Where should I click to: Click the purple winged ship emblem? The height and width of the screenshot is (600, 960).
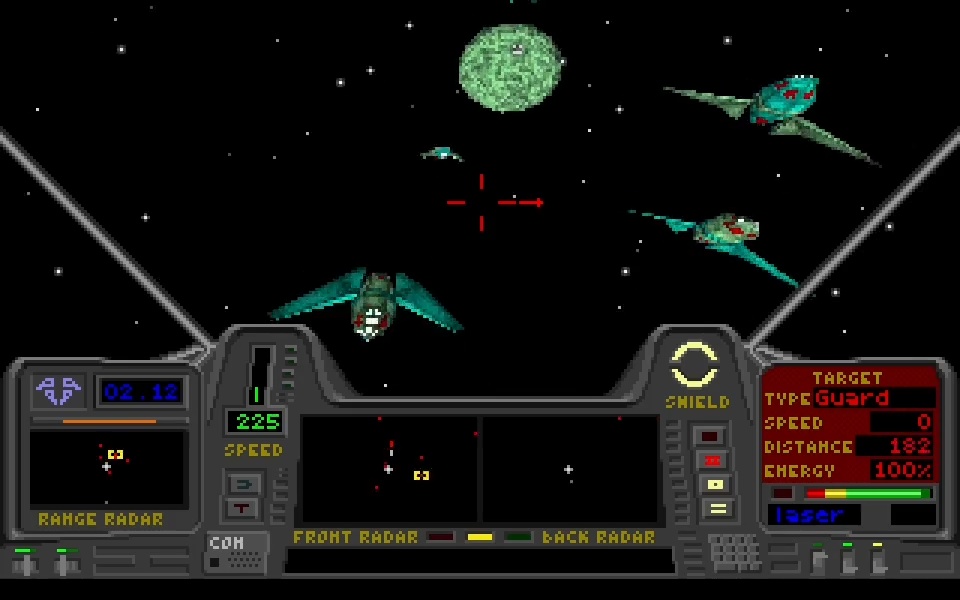tap(58, 390)
